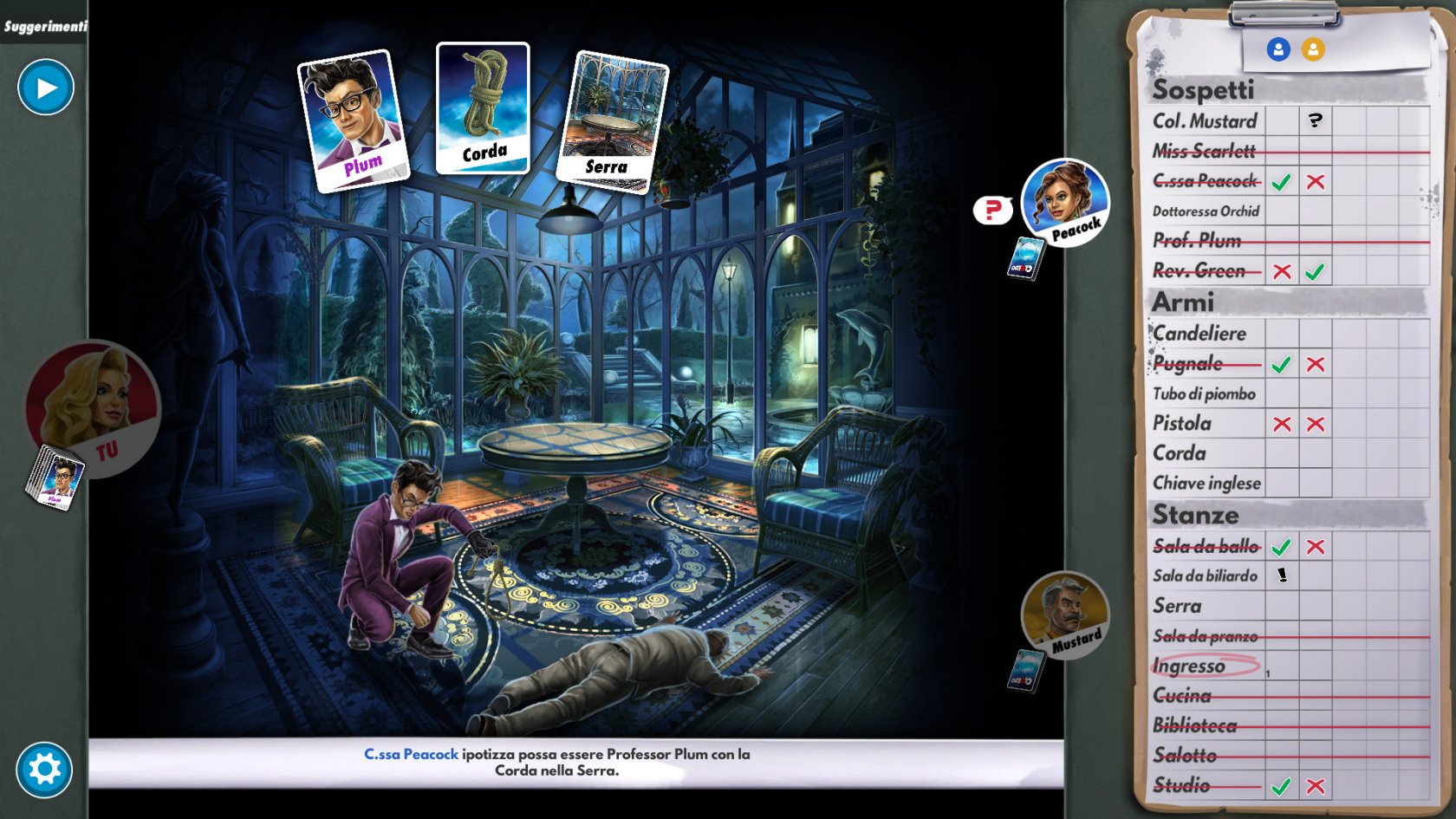Screen dimensions: 1456x819
Task: Mark Sala da biliardo on the notepad
Action: 1205,576
